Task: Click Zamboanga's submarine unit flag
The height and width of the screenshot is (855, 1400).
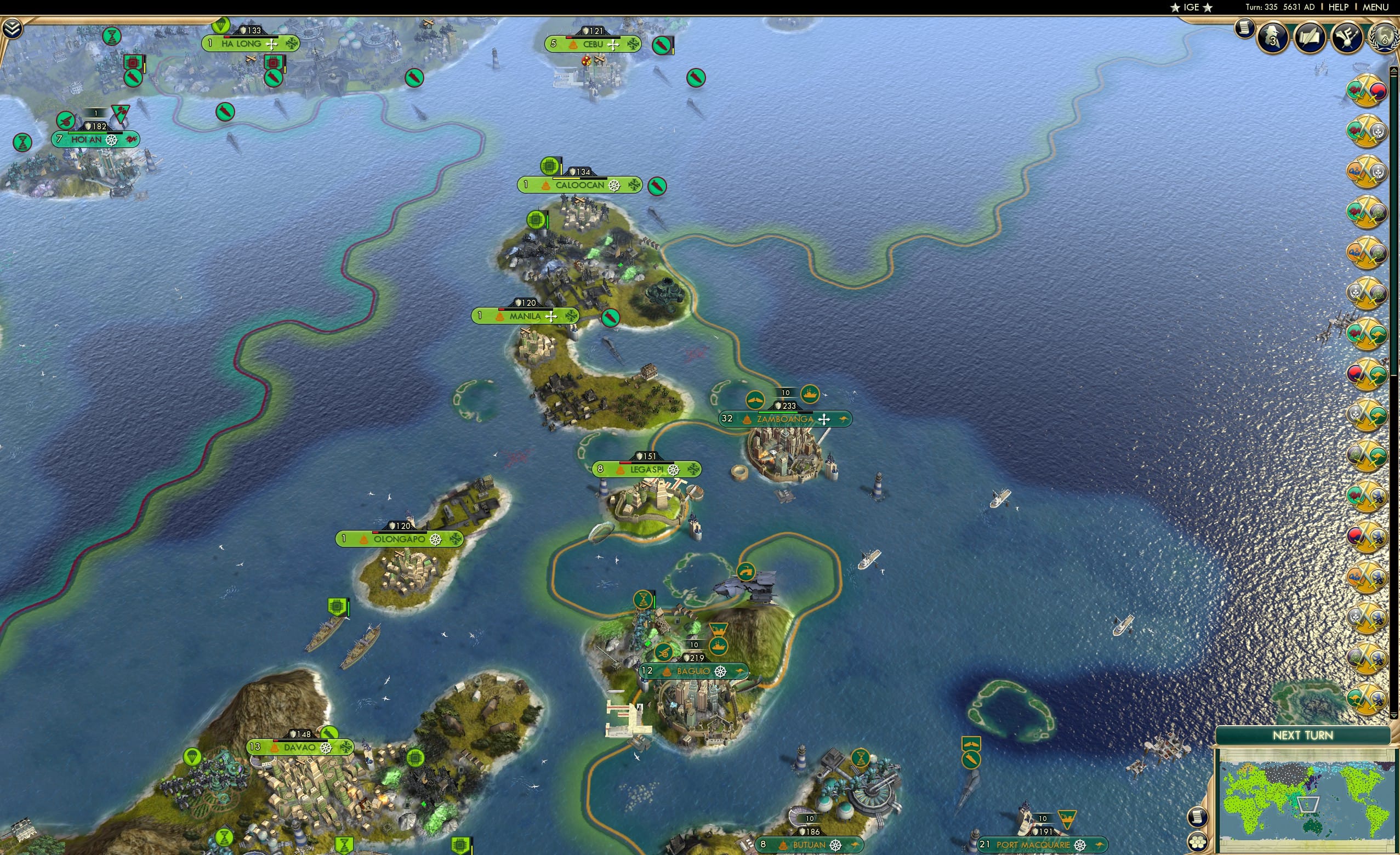Action: 755,400
